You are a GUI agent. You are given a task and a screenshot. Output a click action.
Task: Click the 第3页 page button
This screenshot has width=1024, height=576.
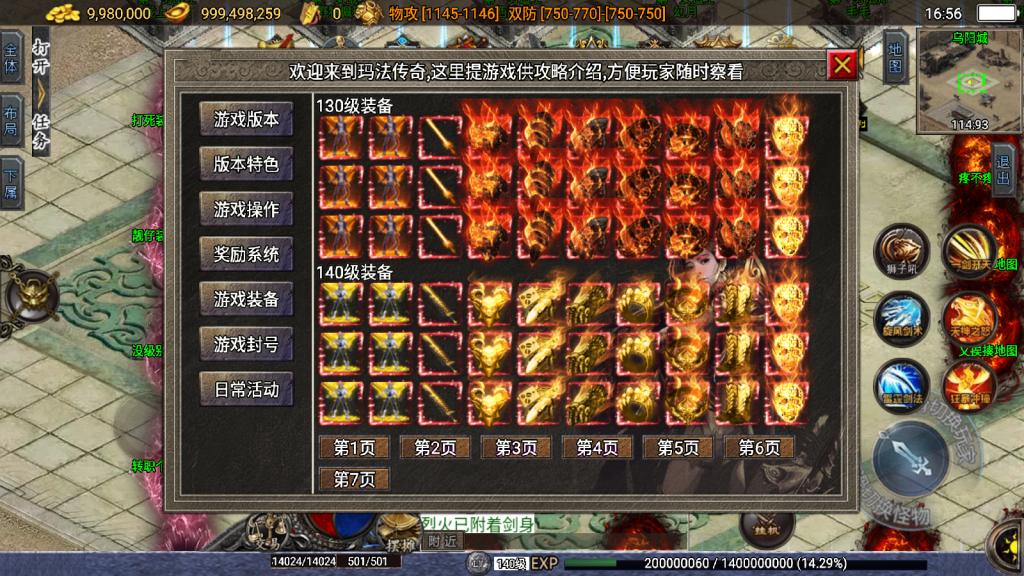(x=516, y=447)
